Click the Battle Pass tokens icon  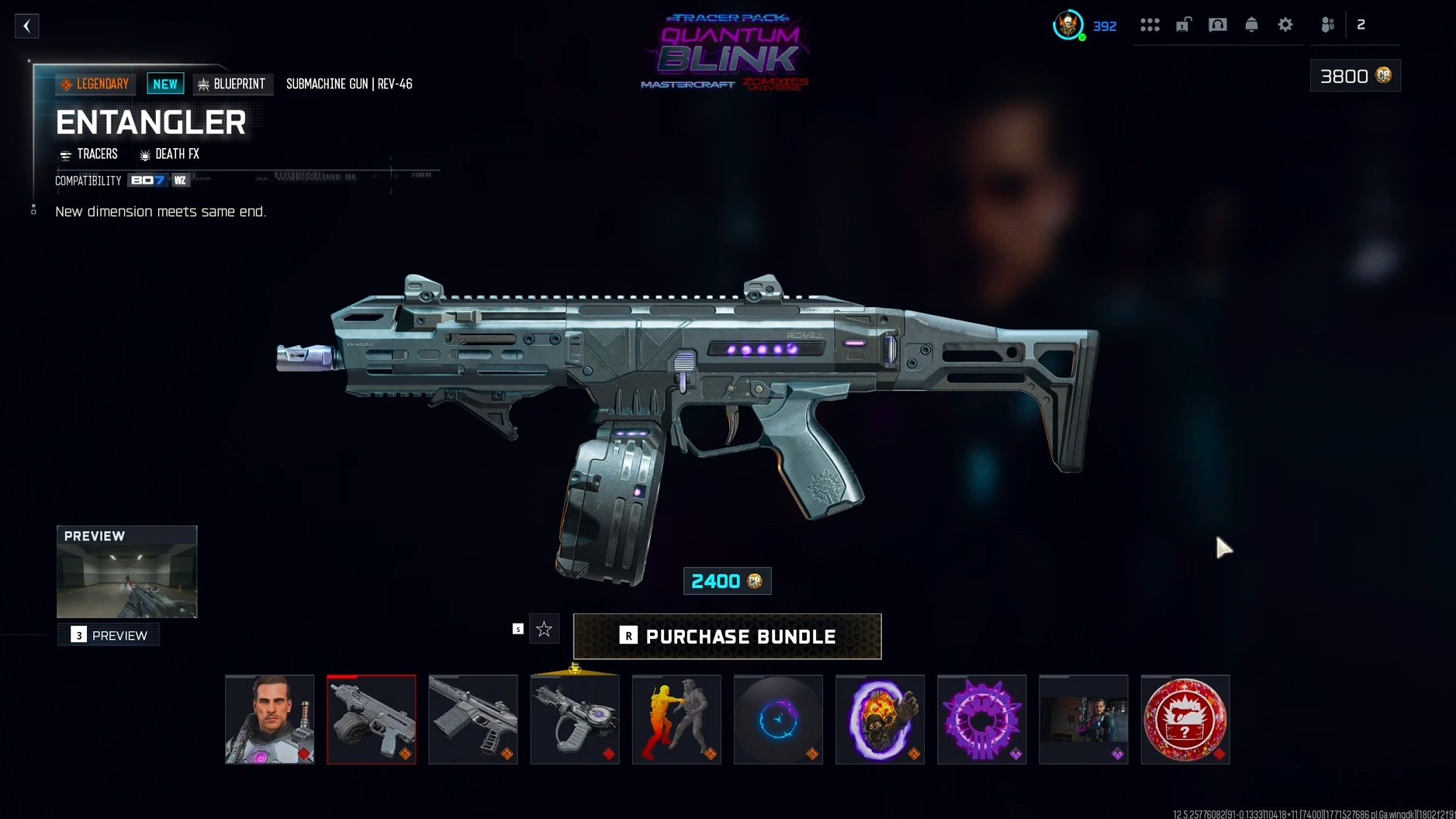[1105, 26]
